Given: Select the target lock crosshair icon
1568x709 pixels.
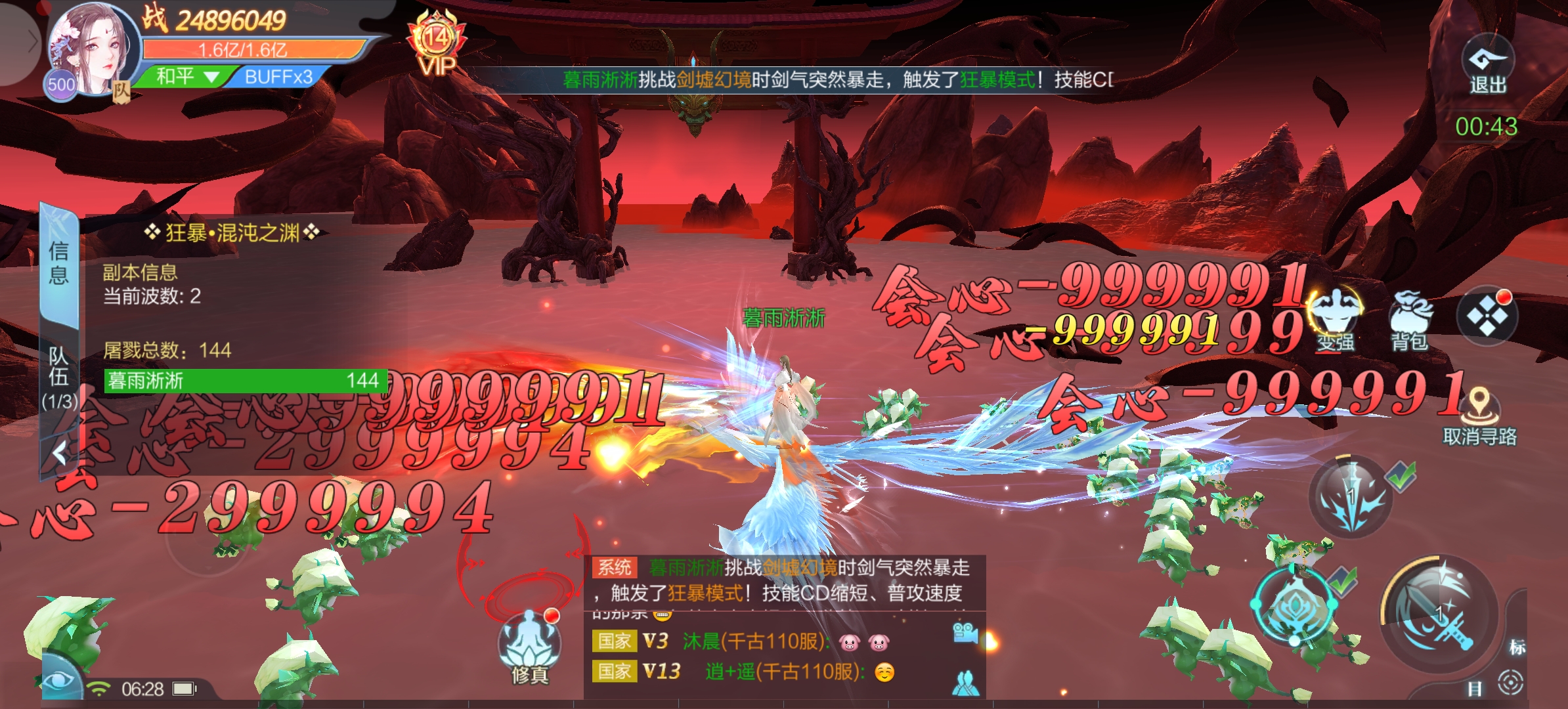Looking at the screenshot, I should point(1510,683).
